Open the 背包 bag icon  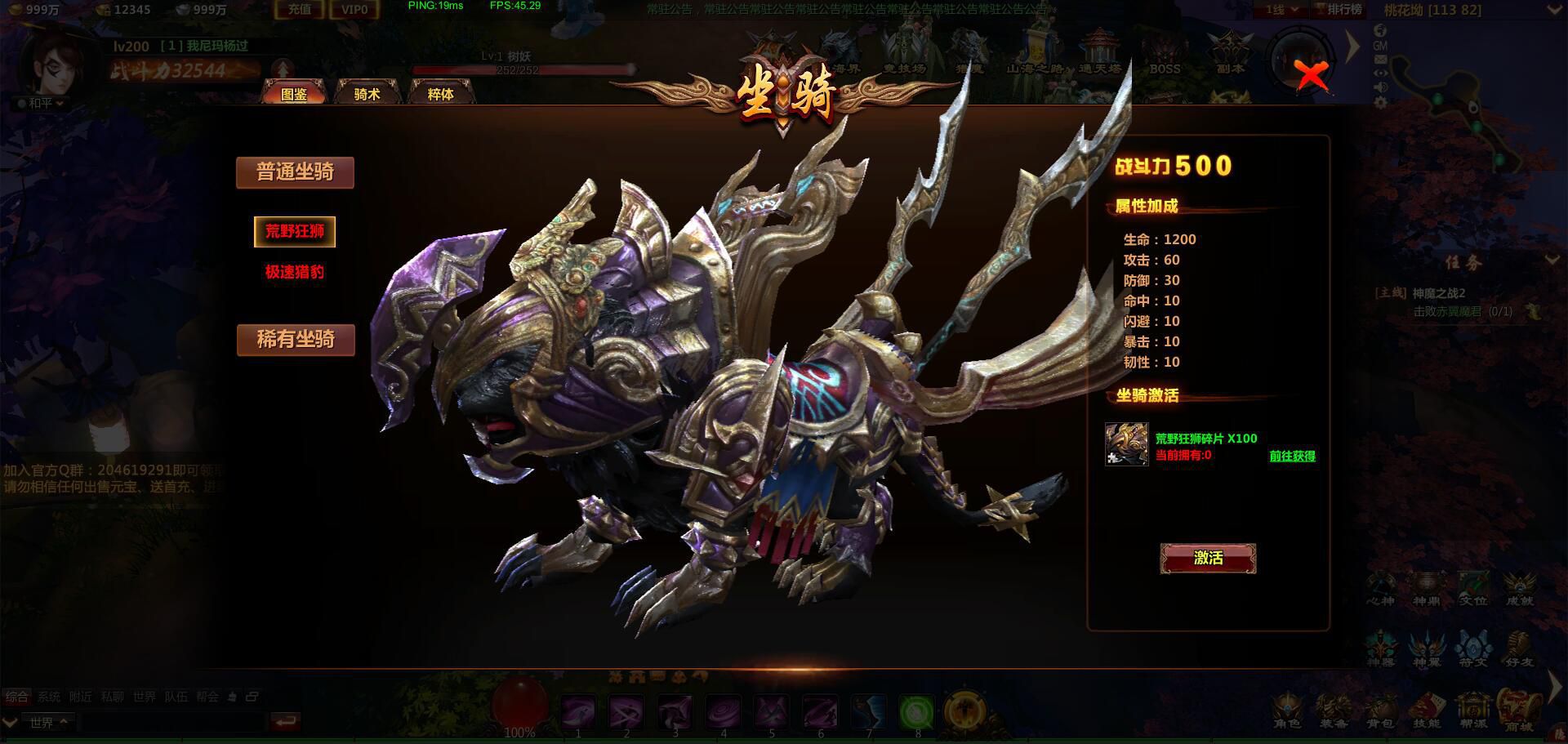[x=1380, y=709]
